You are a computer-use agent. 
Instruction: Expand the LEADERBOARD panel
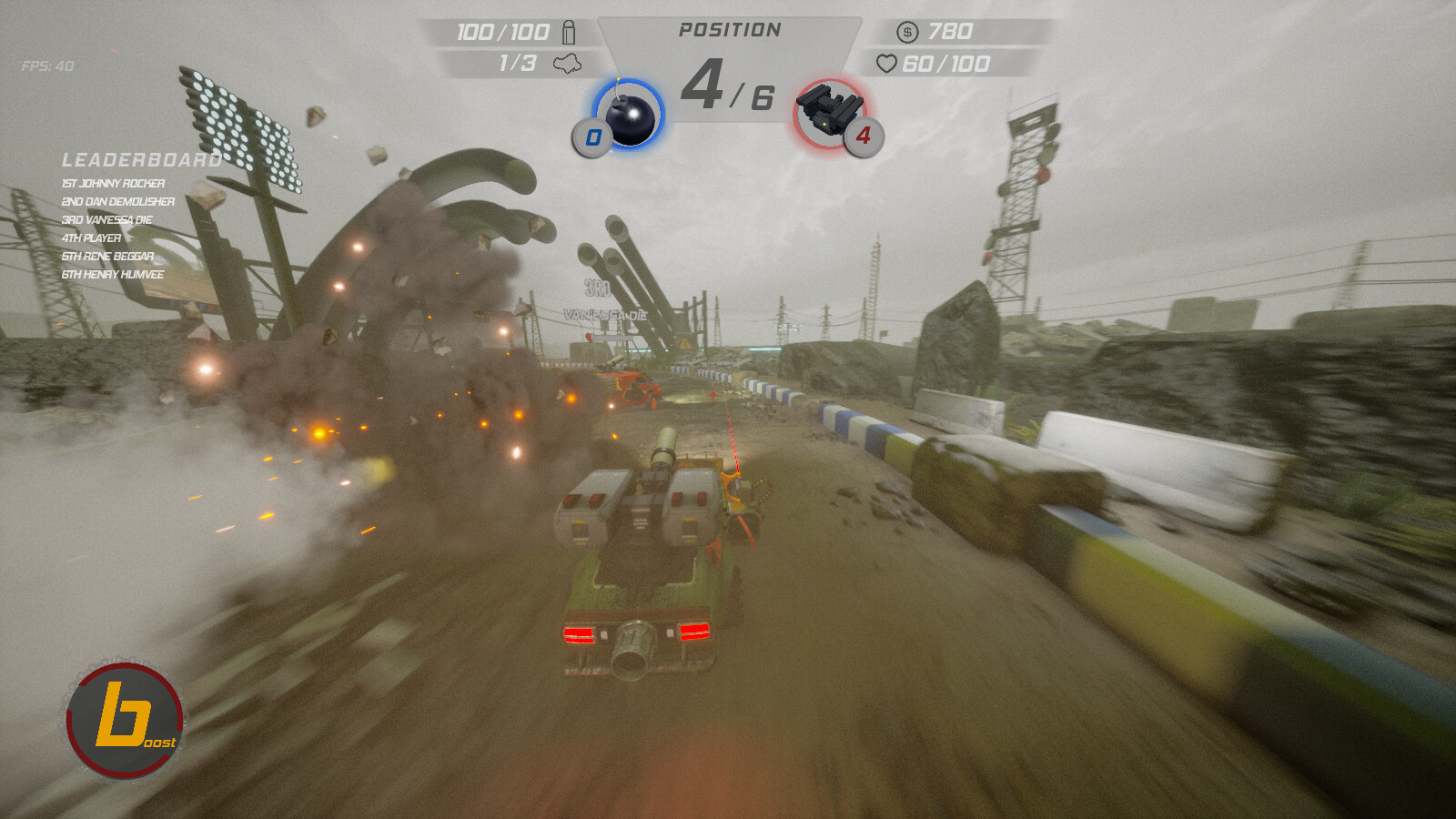141,158
